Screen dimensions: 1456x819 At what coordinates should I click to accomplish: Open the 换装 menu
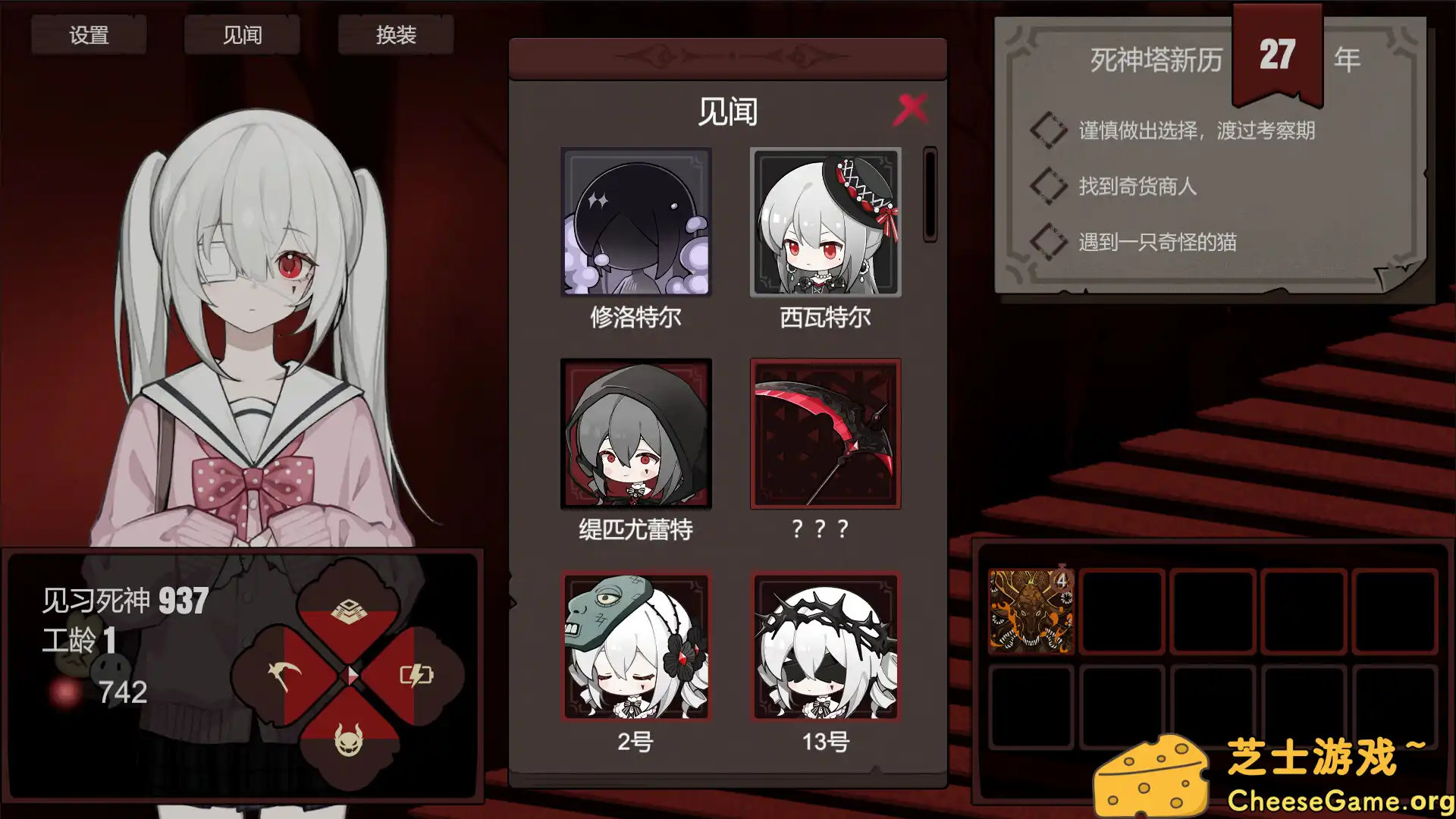click(x=396, y=34)
